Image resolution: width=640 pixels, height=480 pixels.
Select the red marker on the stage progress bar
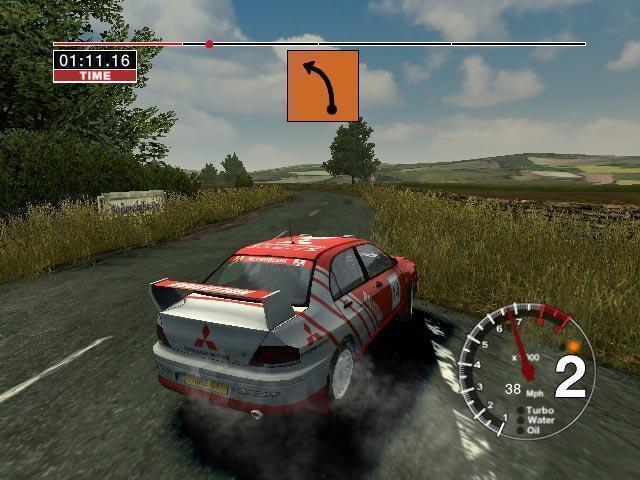tap(209, 44)
